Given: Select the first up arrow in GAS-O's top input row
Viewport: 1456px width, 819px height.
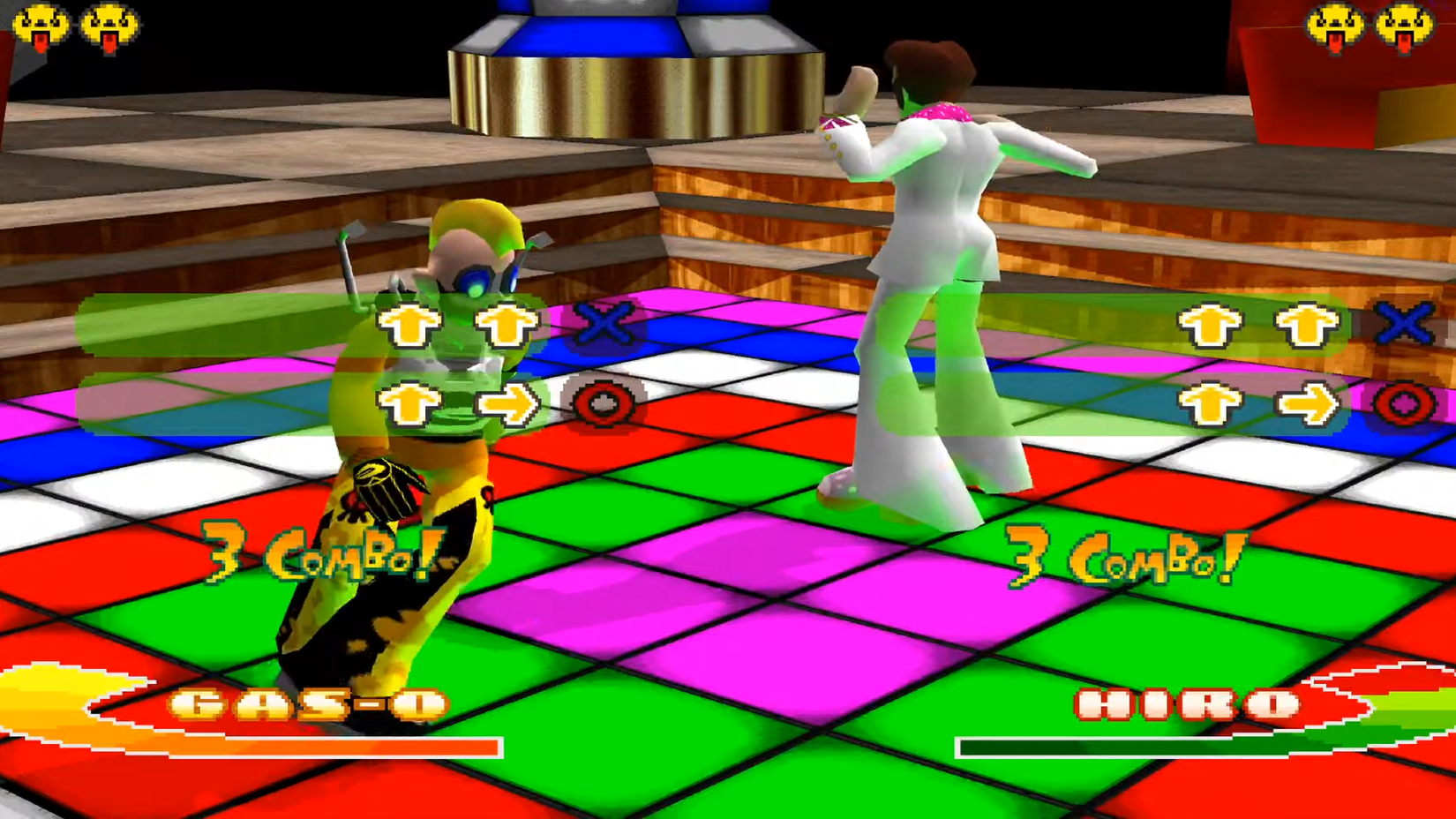Looking at the screenshot, I should tap(408, 327).
